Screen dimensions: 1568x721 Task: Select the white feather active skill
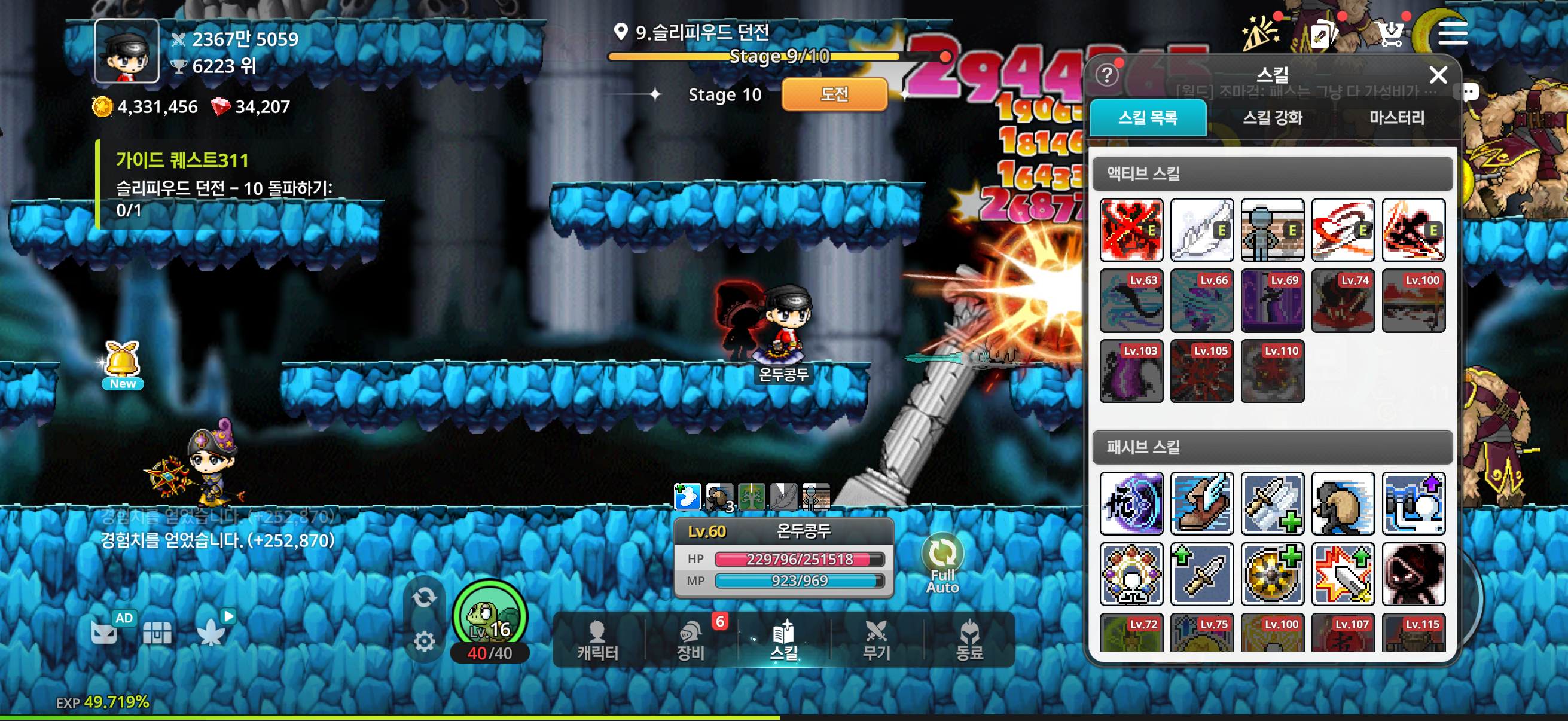[x=1202, y=230]
